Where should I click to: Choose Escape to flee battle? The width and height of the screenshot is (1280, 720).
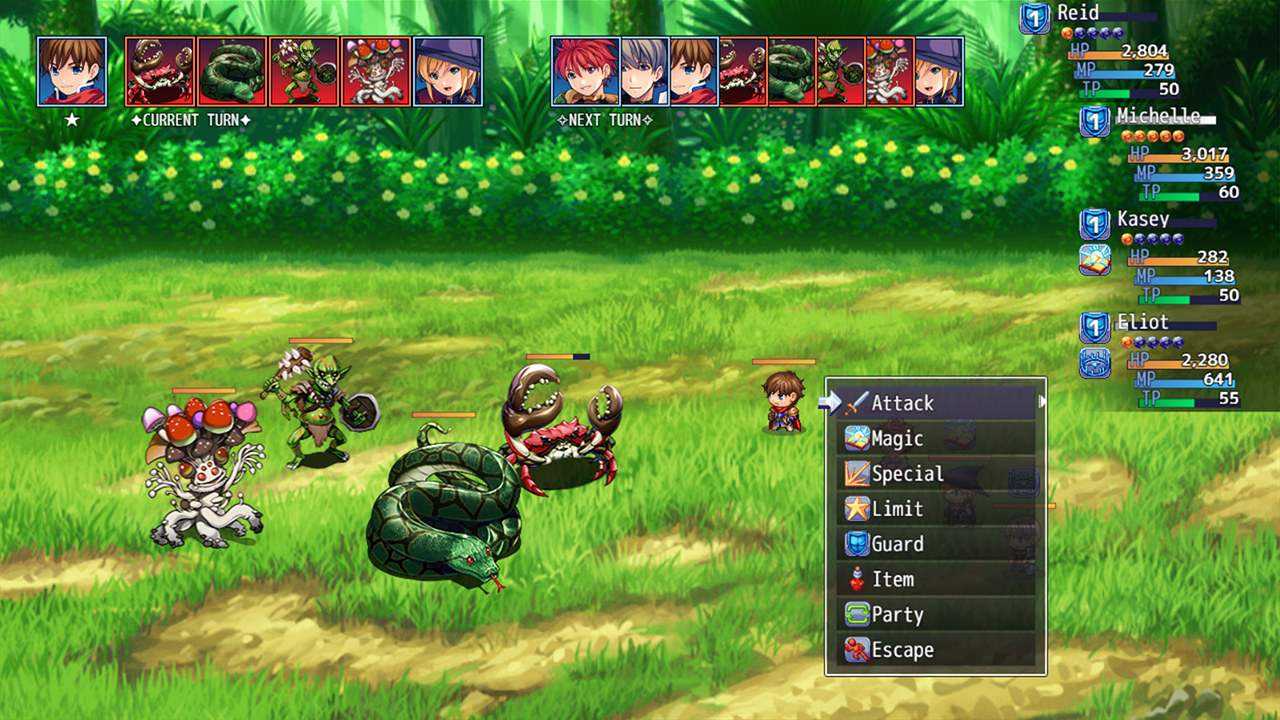pos(935,650)
